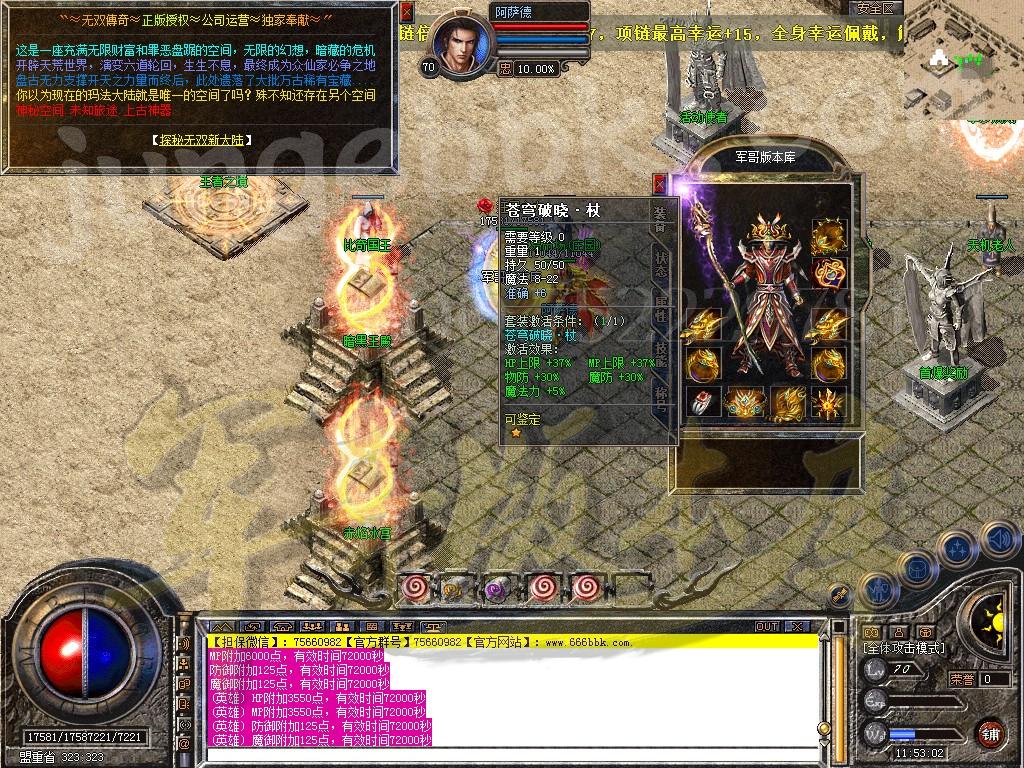This screenshot has width=1024, height=768.
Task: Select the heraldic medal equipment slot
Action: coord(829,272)
